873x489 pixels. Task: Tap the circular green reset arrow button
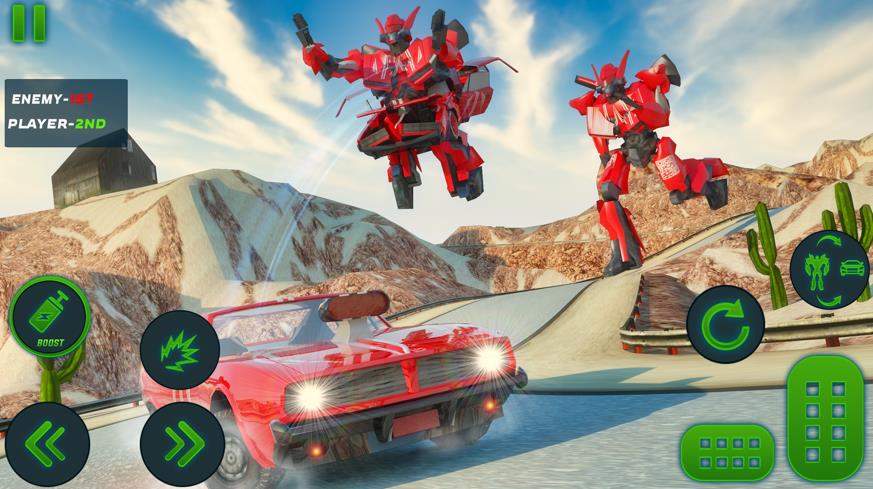click(725, 324)
